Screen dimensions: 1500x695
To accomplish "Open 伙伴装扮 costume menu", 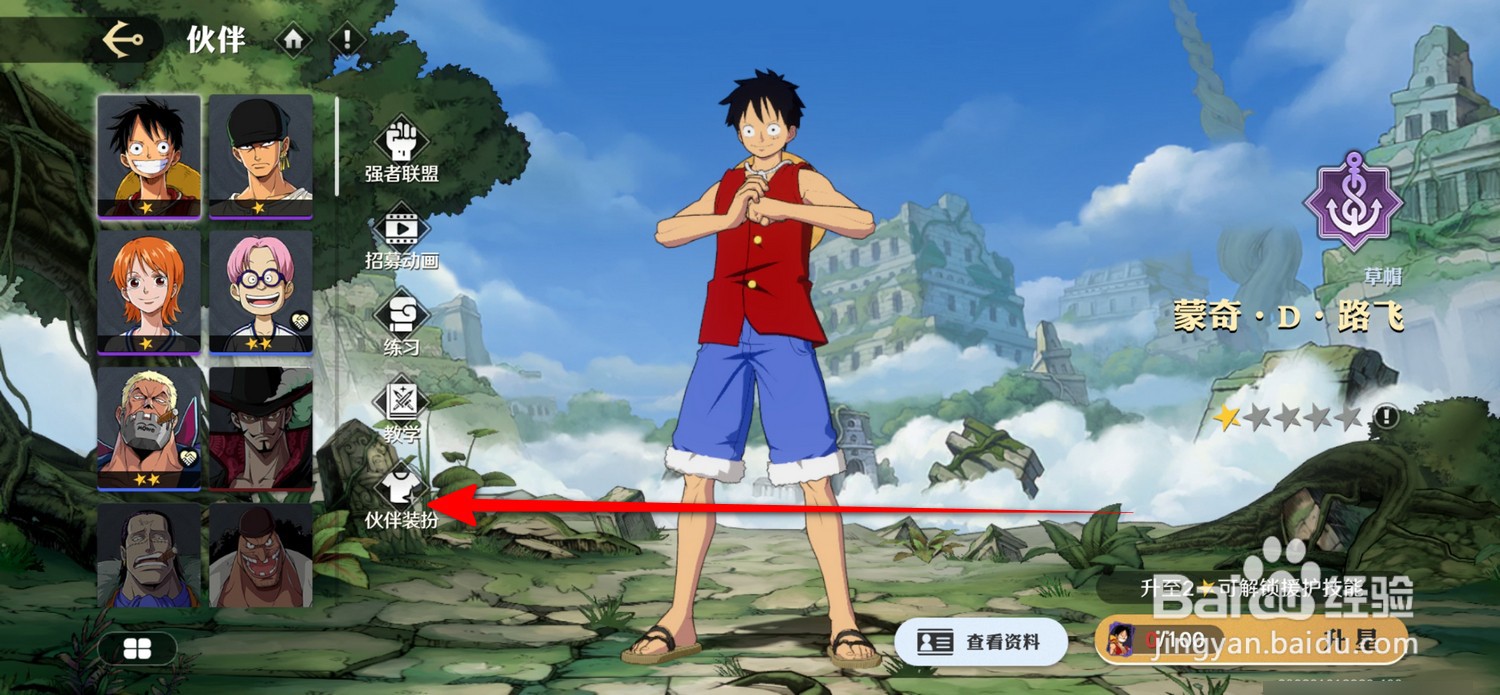I will [401, 497].
